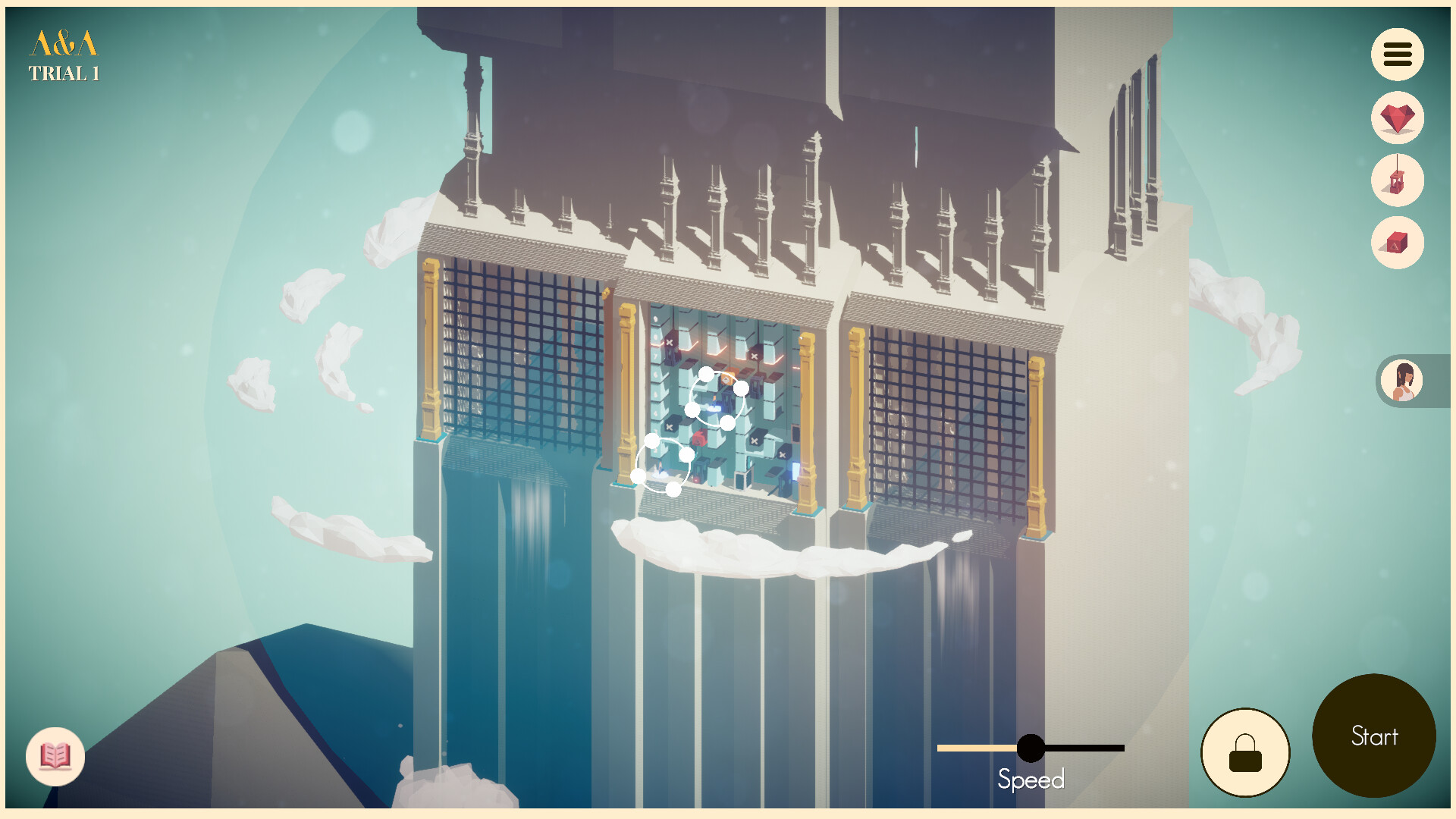Click the Speed slider knob

tap(1031, 749)
